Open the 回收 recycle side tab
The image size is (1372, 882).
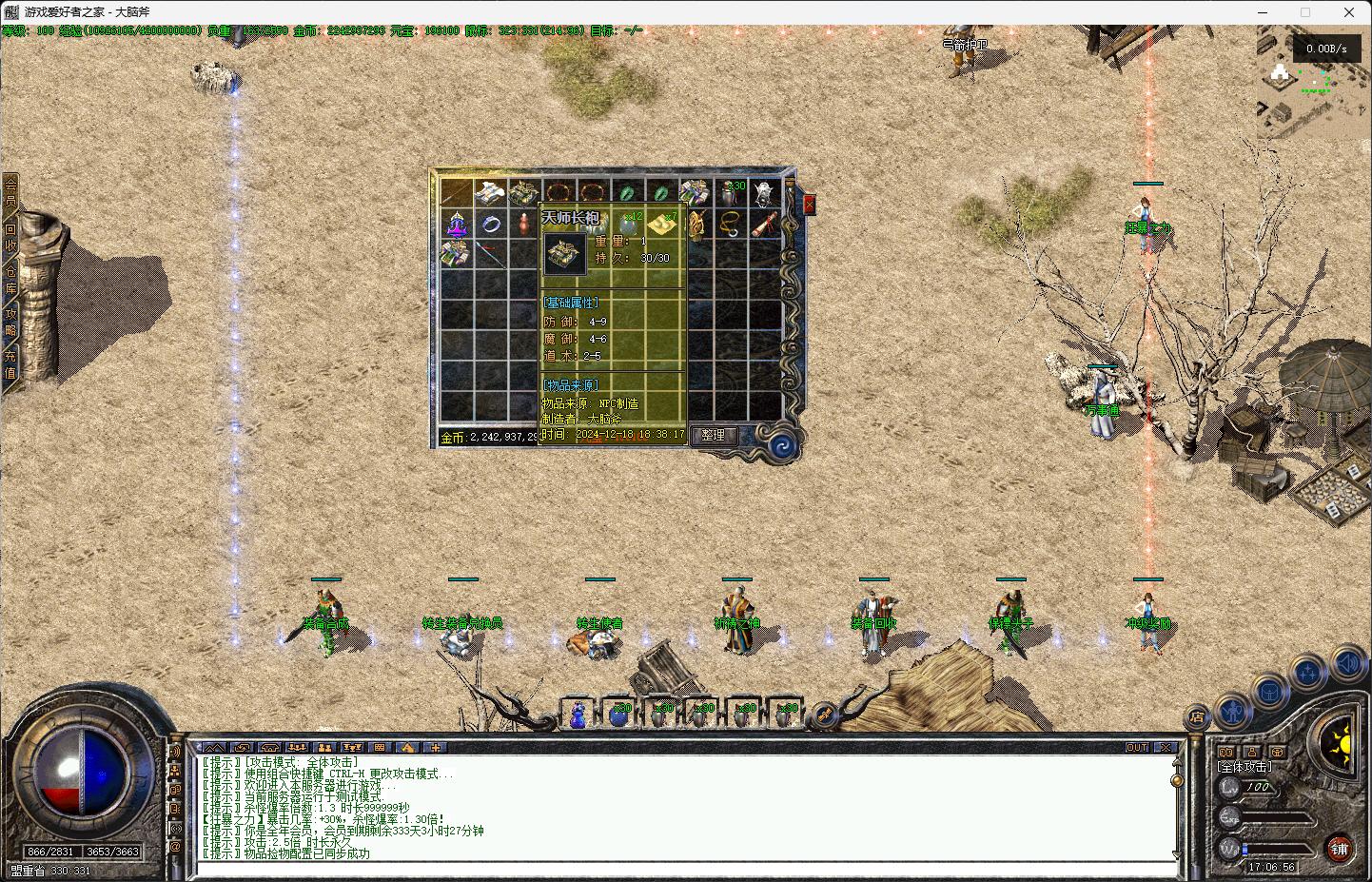click(10, 236)
